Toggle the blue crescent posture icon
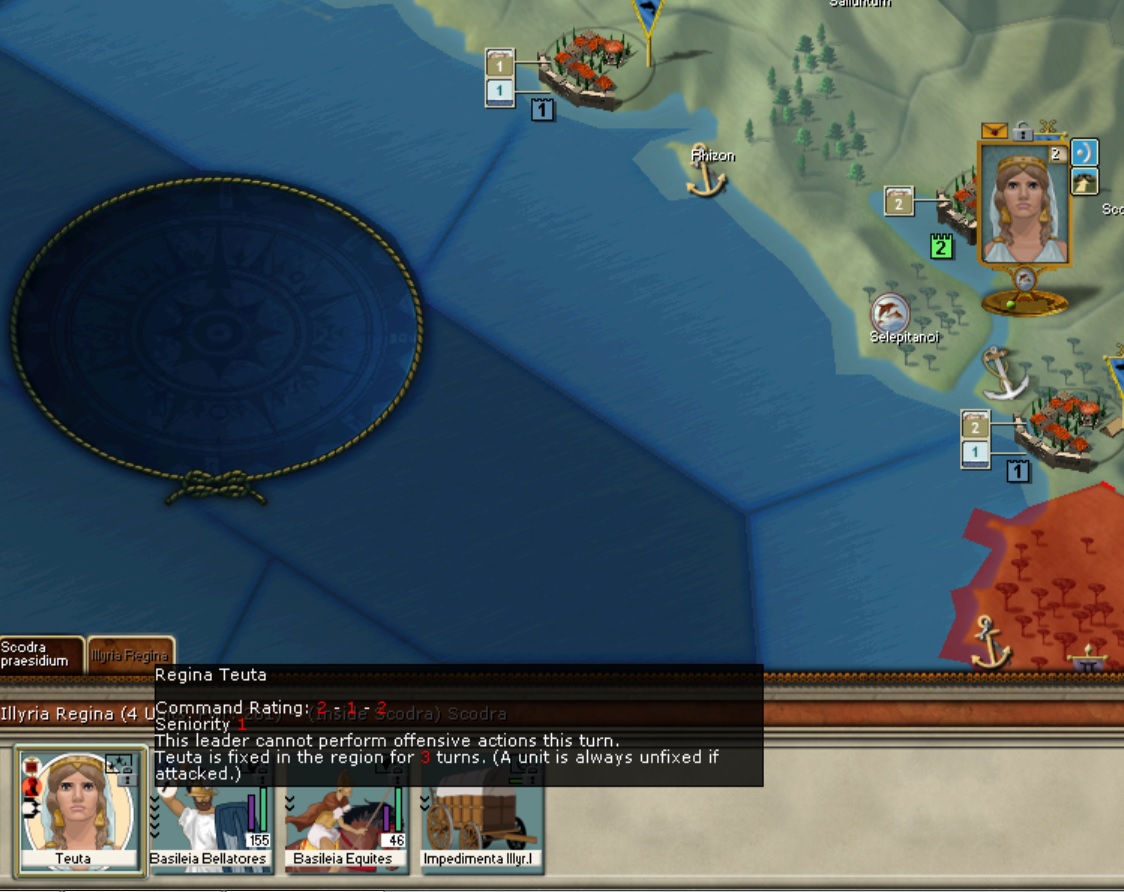Image resolution: width=1124 pixels, height=892 pixels. 1084,152
